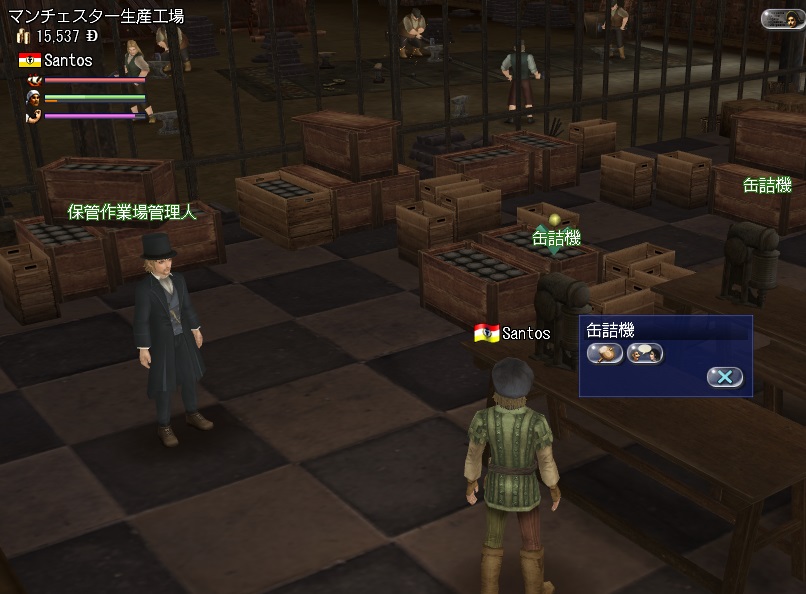The width and height of the screenshot is (806, 594).
Task: Close the 缶詰機 popup with the X
Action: (x=725, y=377)
